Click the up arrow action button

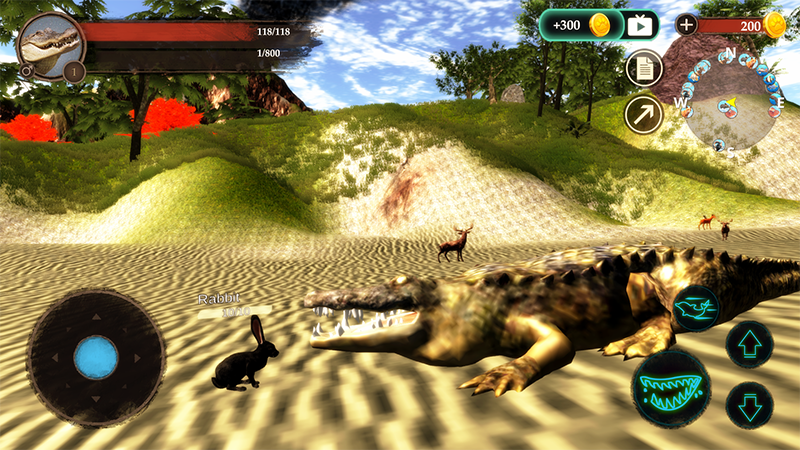coord(749,345)
